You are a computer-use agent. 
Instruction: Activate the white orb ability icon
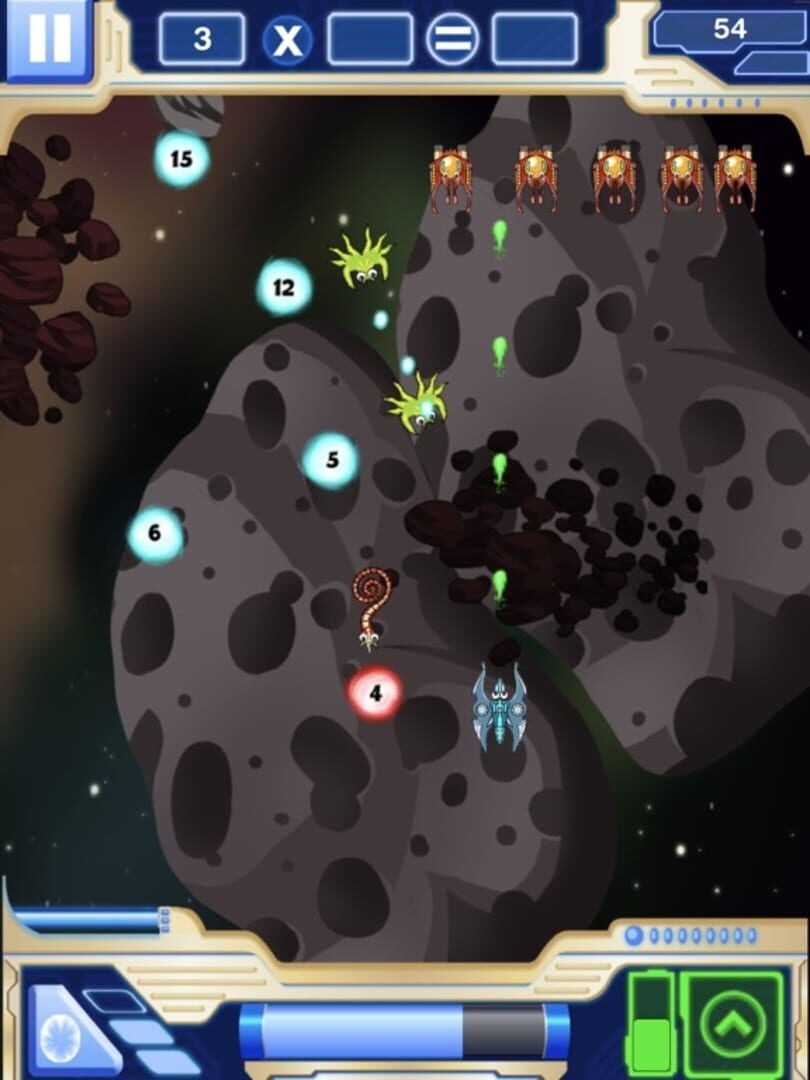pyautogui.click(x=64, y=1036)
